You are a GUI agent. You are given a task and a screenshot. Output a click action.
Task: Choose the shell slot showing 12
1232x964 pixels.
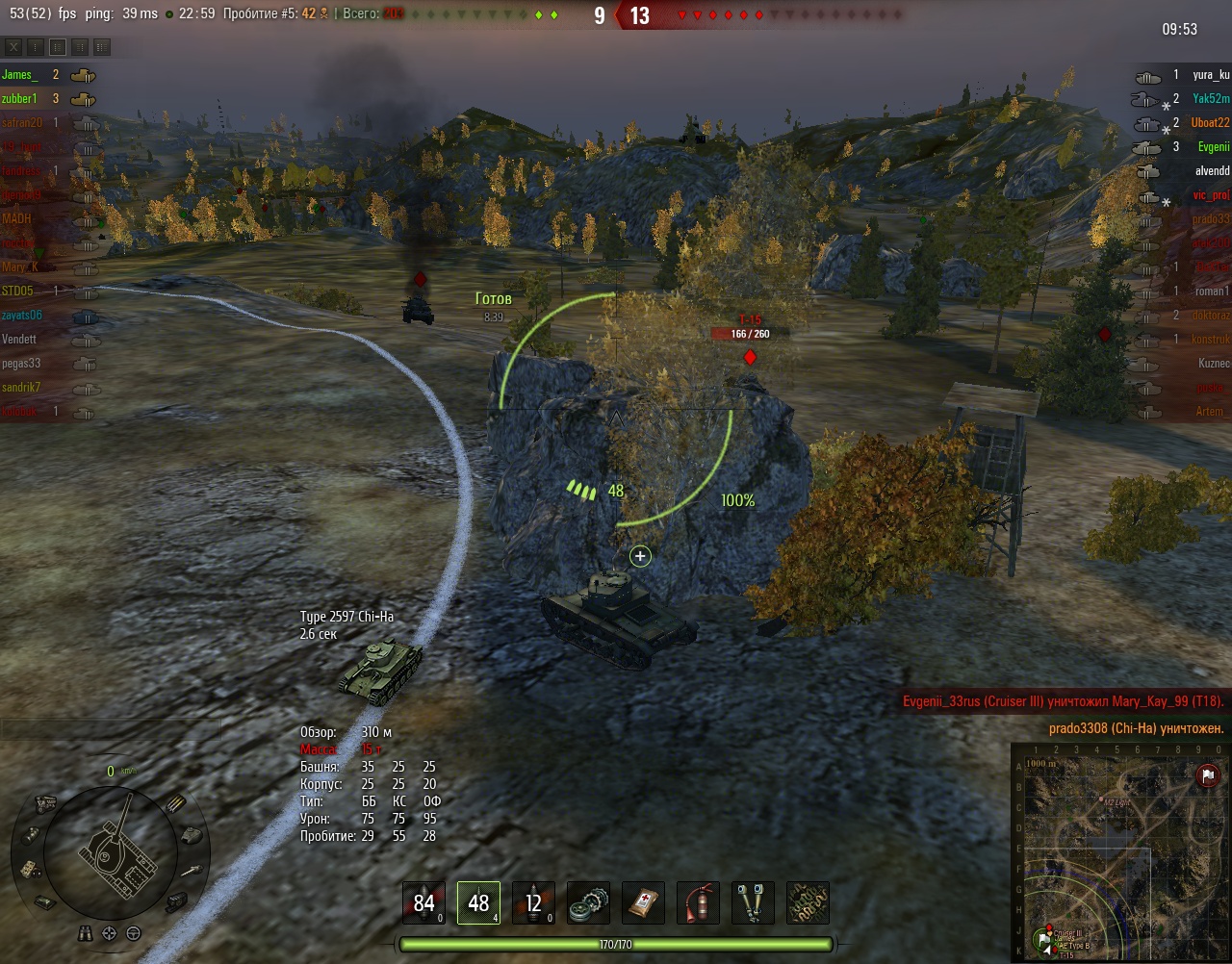click(x=533, y=902)
